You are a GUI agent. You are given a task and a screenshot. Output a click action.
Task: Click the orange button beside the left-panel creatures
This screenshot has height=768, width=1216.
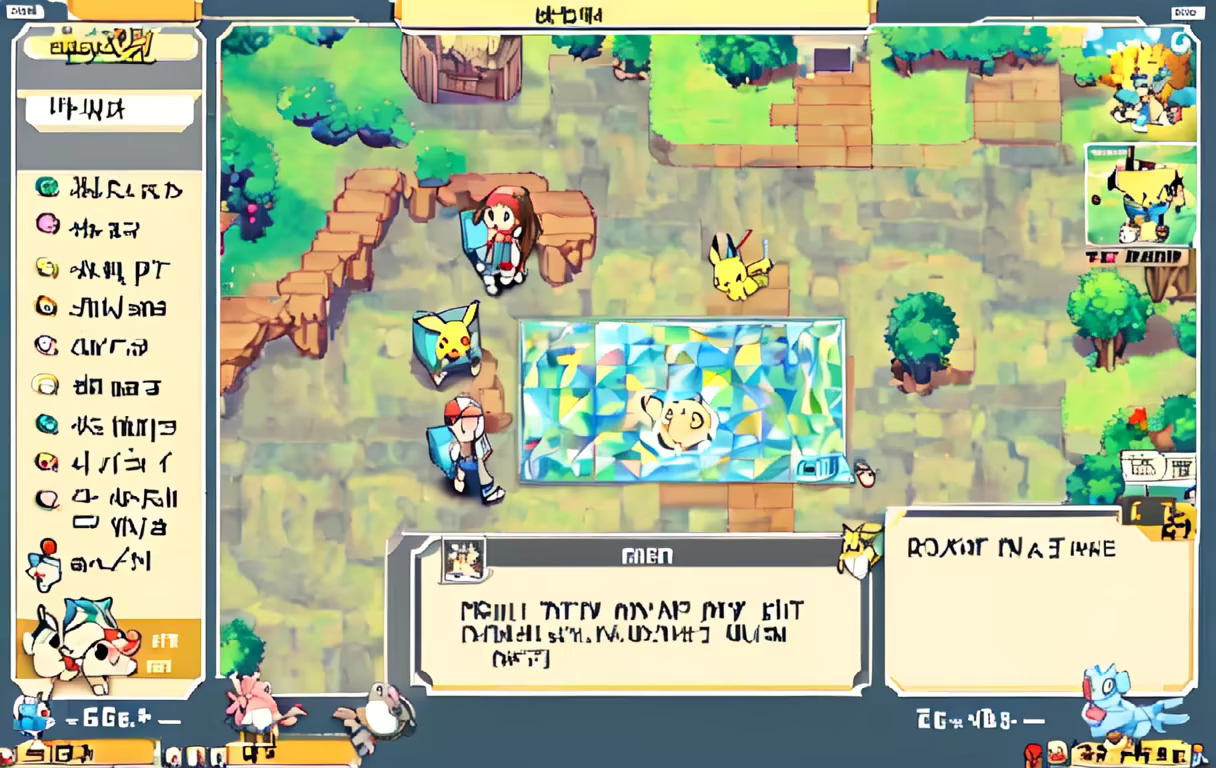(165, 650)
